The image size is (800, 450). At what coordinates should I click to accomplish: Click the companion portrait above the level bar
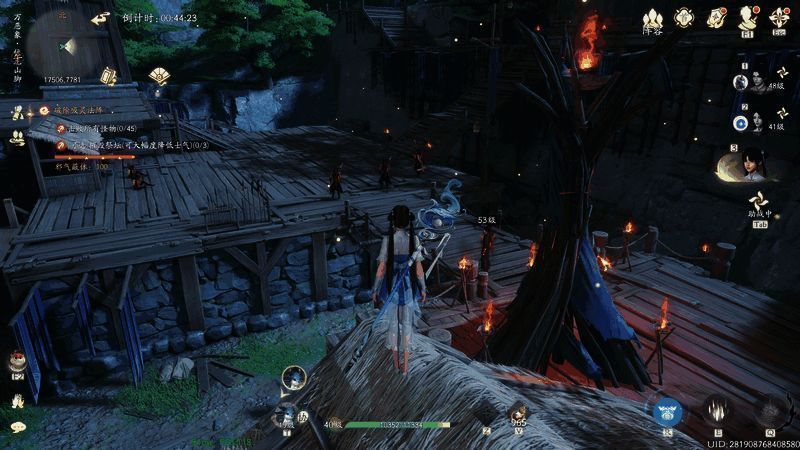coord(293,377)
